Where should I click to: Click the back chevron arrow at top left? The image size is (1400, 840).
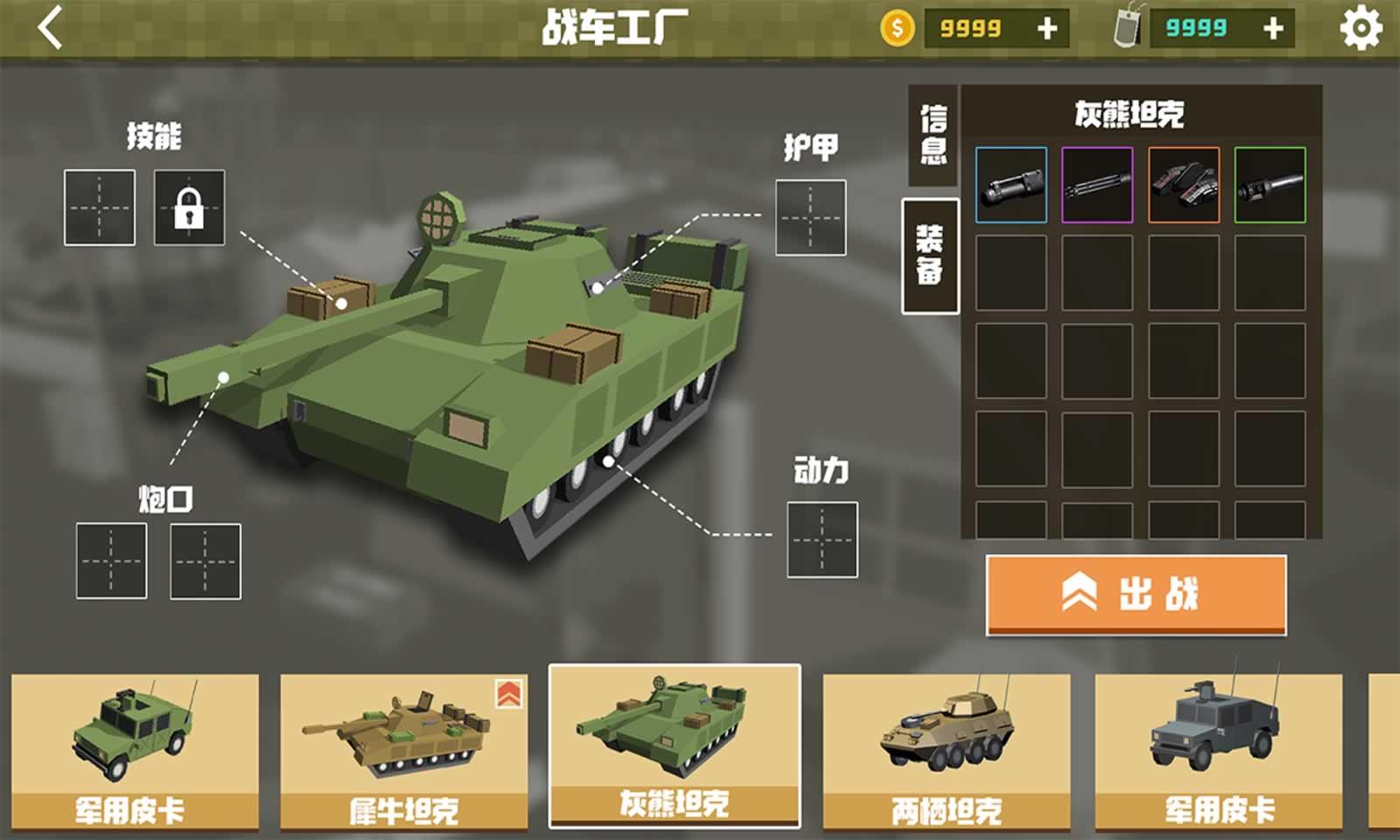point(48,25)
